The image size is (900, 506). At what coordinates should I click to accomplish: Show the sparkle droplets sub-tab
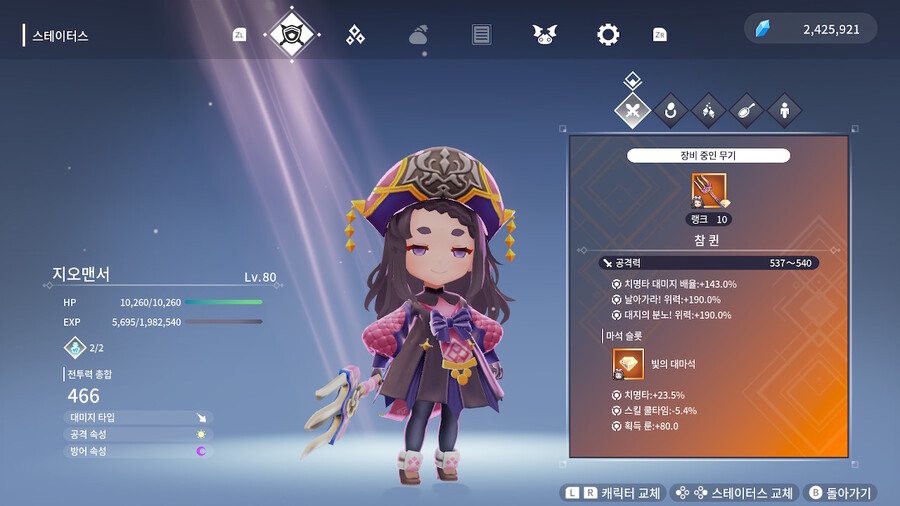[708, 110]
